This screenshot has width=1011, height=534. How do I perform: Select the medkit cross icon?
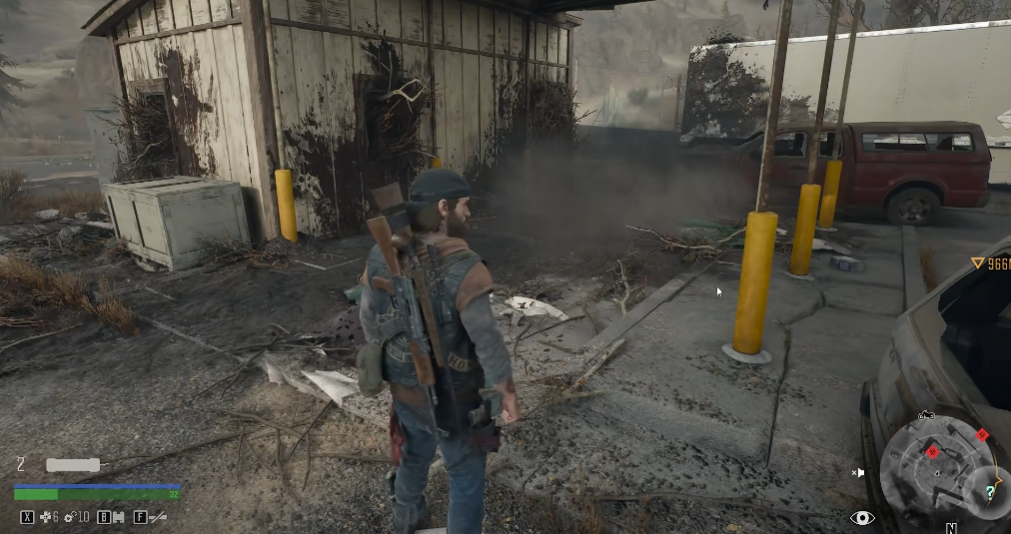[46, 517]
